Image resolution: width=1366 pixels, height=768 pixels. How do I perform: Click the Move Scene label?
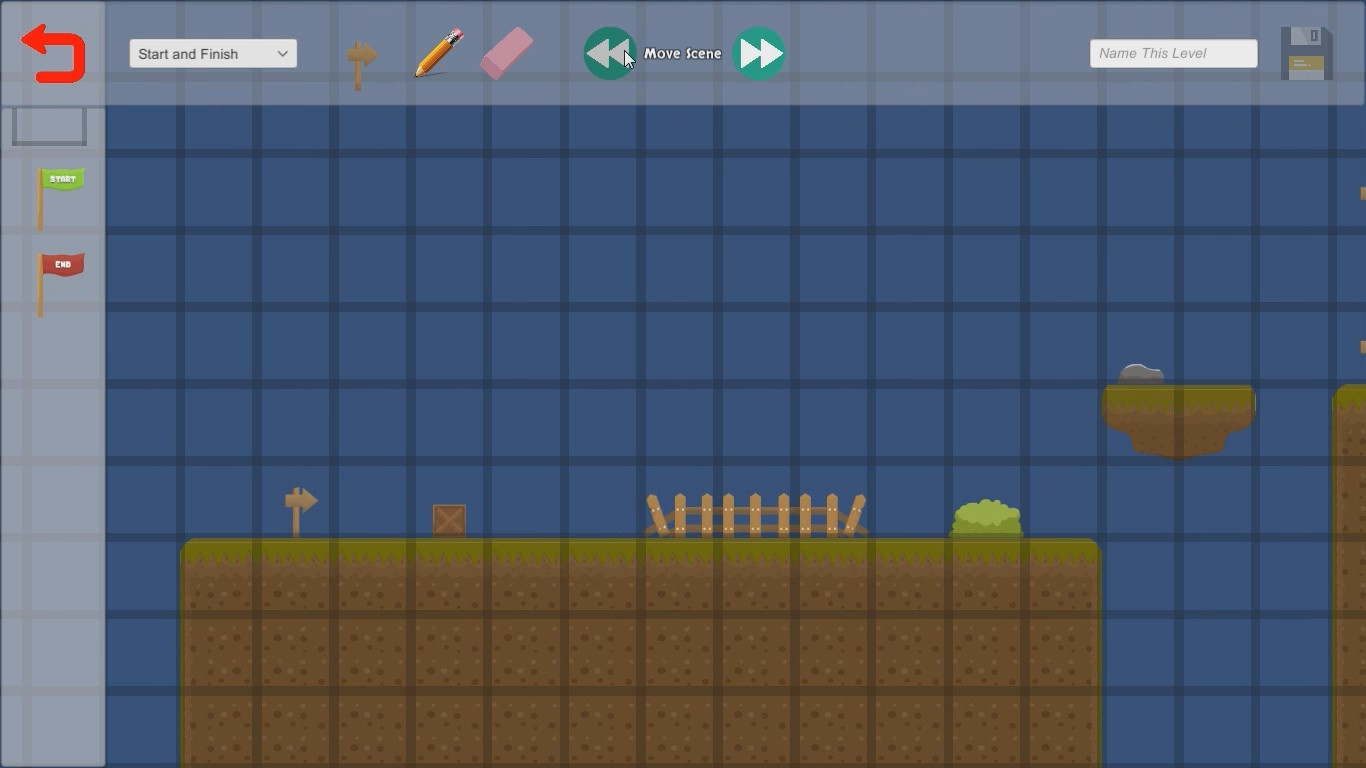point(685,53)
